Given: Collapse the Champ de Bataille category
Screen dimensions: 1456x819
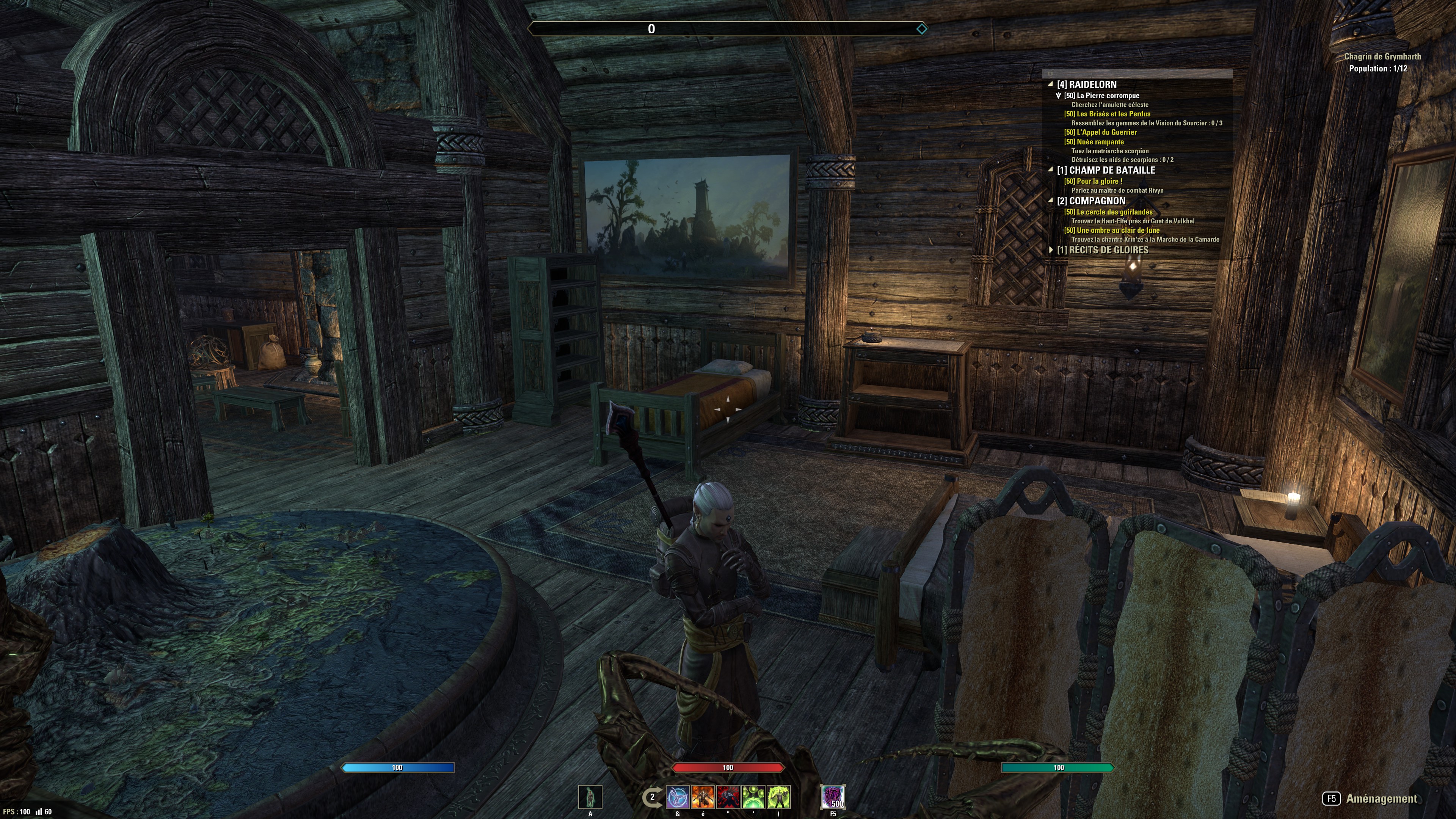Looking at the screenshot, I should pos(1051,170).
